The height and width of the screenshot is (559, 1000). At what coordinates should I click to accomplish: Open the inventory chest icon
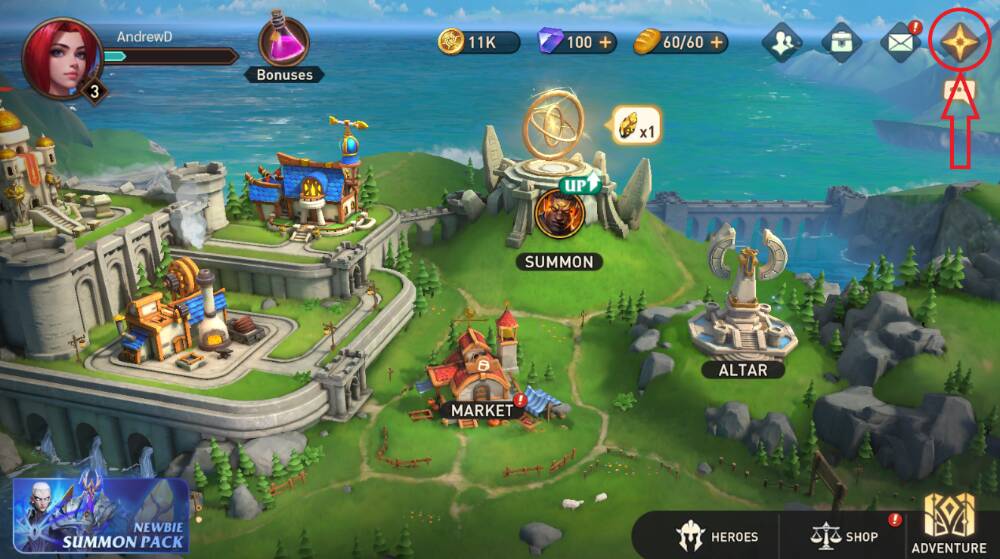(x=841, y=42)
